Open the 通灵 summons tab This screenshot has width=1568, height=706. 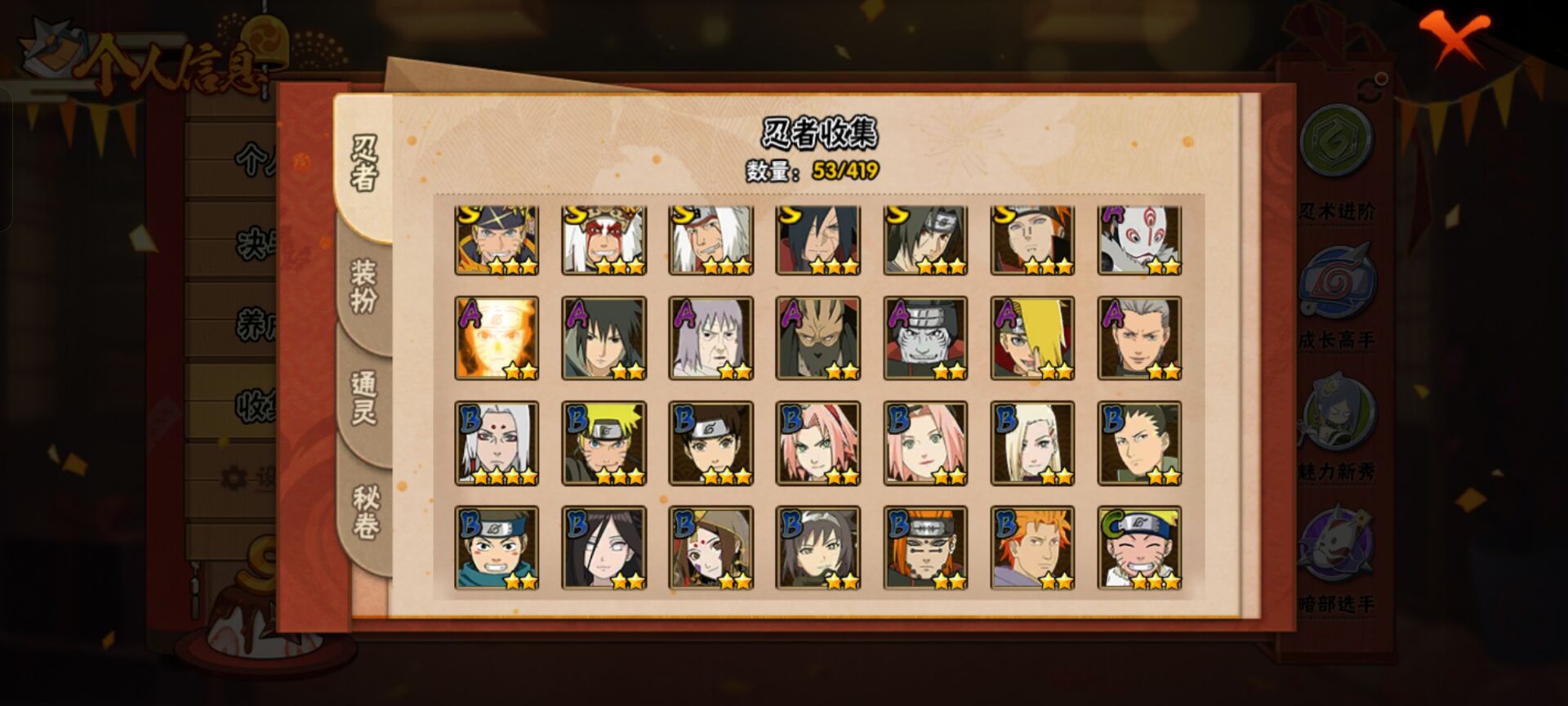pos(363,397)
